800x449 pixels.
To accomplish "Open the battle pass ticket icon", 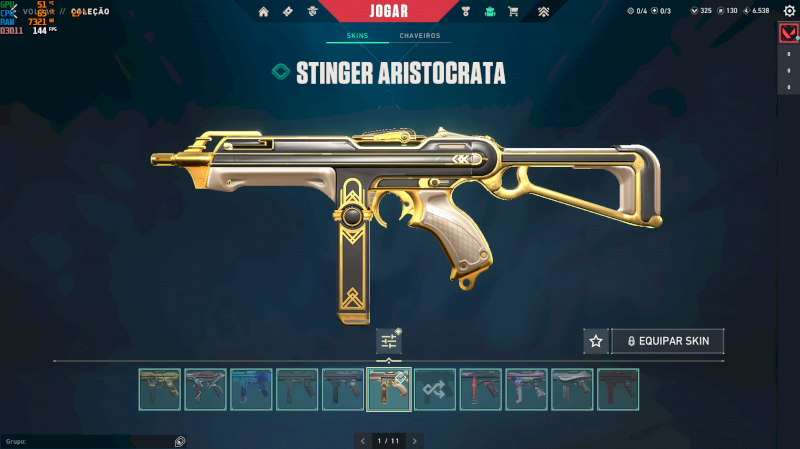I will click(x=288, y=12).
